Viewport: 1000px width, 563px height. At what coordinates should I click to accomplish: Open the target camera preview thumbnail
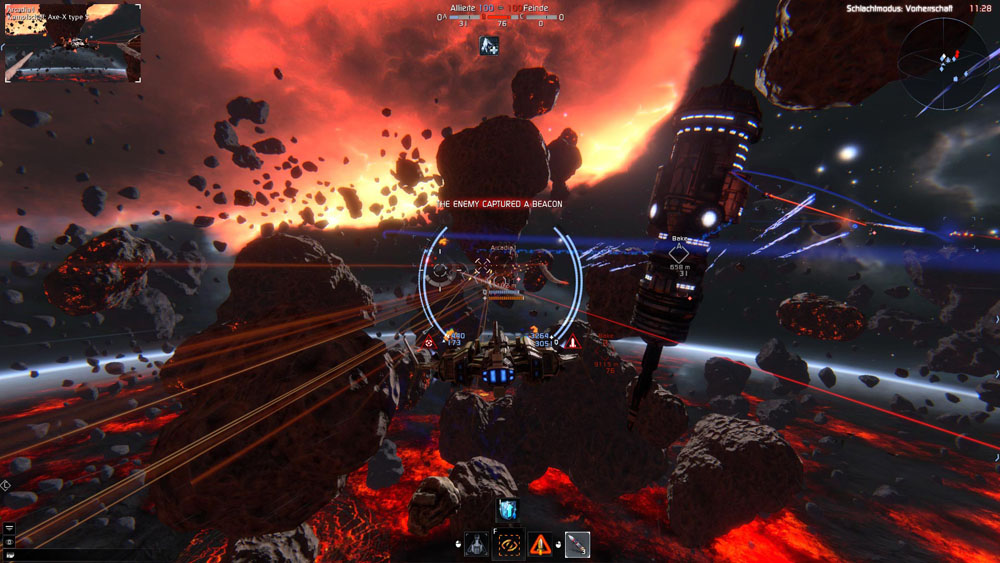pyautogui.click(x=73, y=43)
